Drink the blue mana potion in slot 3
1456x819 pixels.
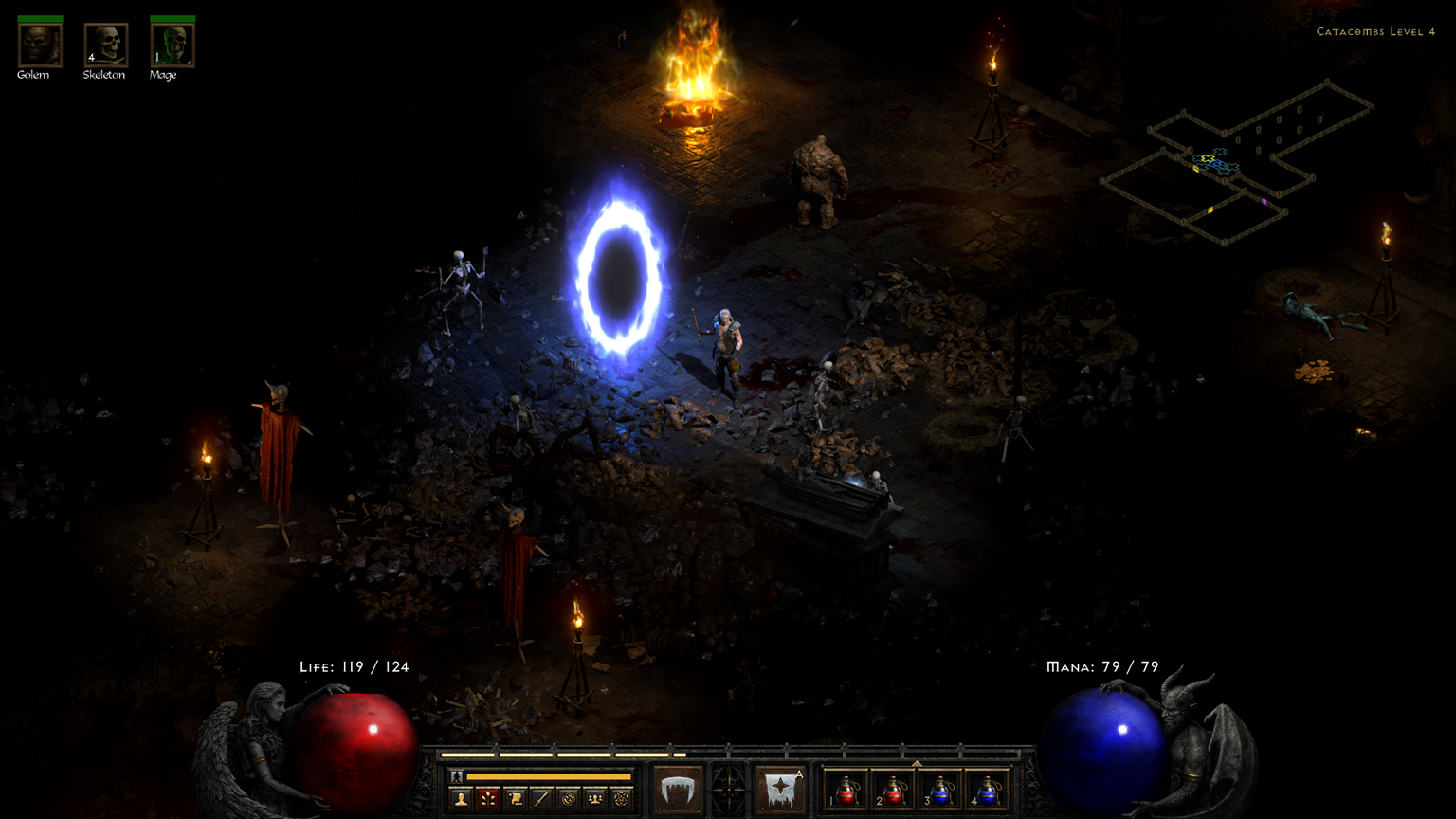[940, 791]
